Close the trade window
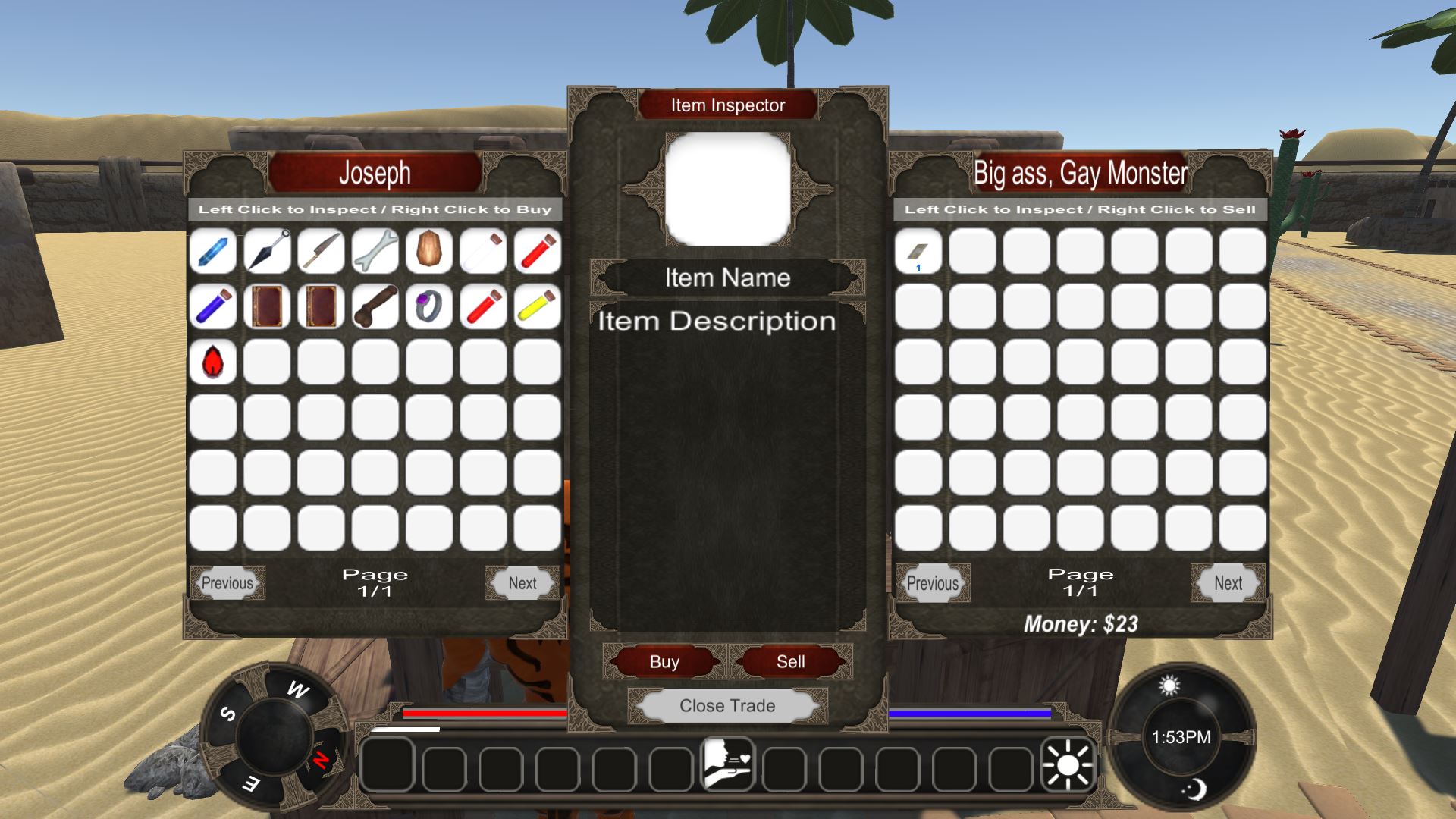 coord(727,706)
